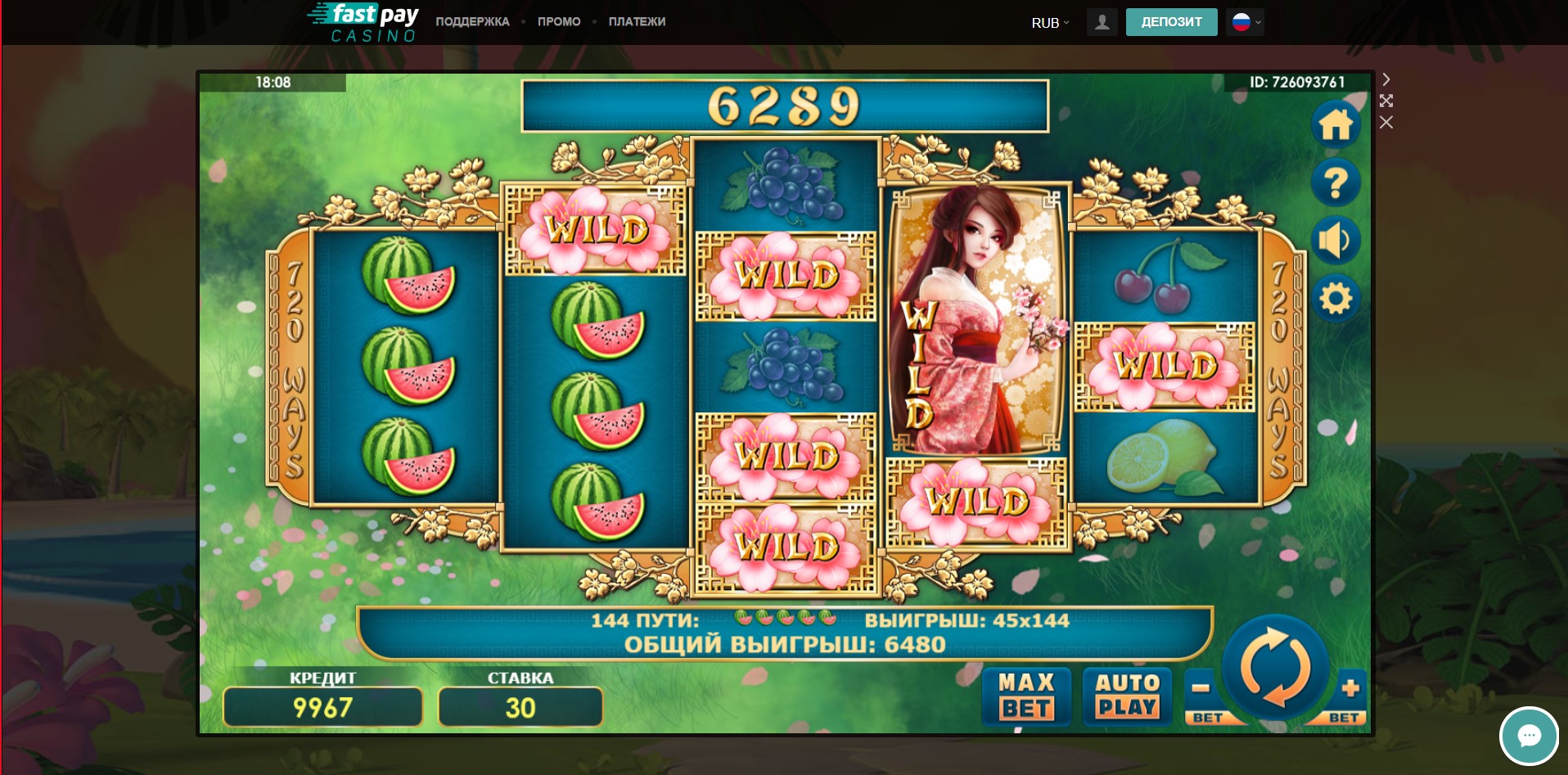Toggle the game sound speaker icon

1336,241
